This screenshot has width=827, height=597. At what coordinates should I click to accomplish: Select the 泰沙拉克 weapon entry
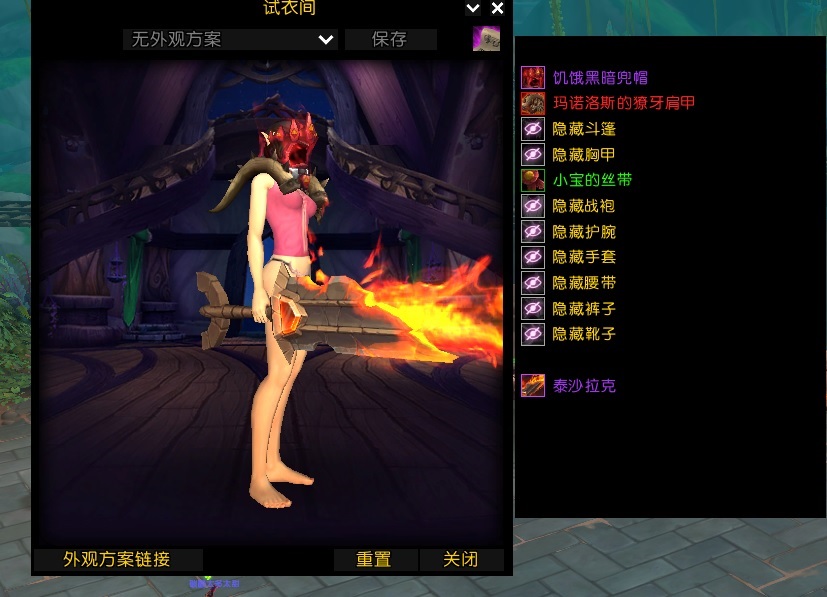click(584, 386)
